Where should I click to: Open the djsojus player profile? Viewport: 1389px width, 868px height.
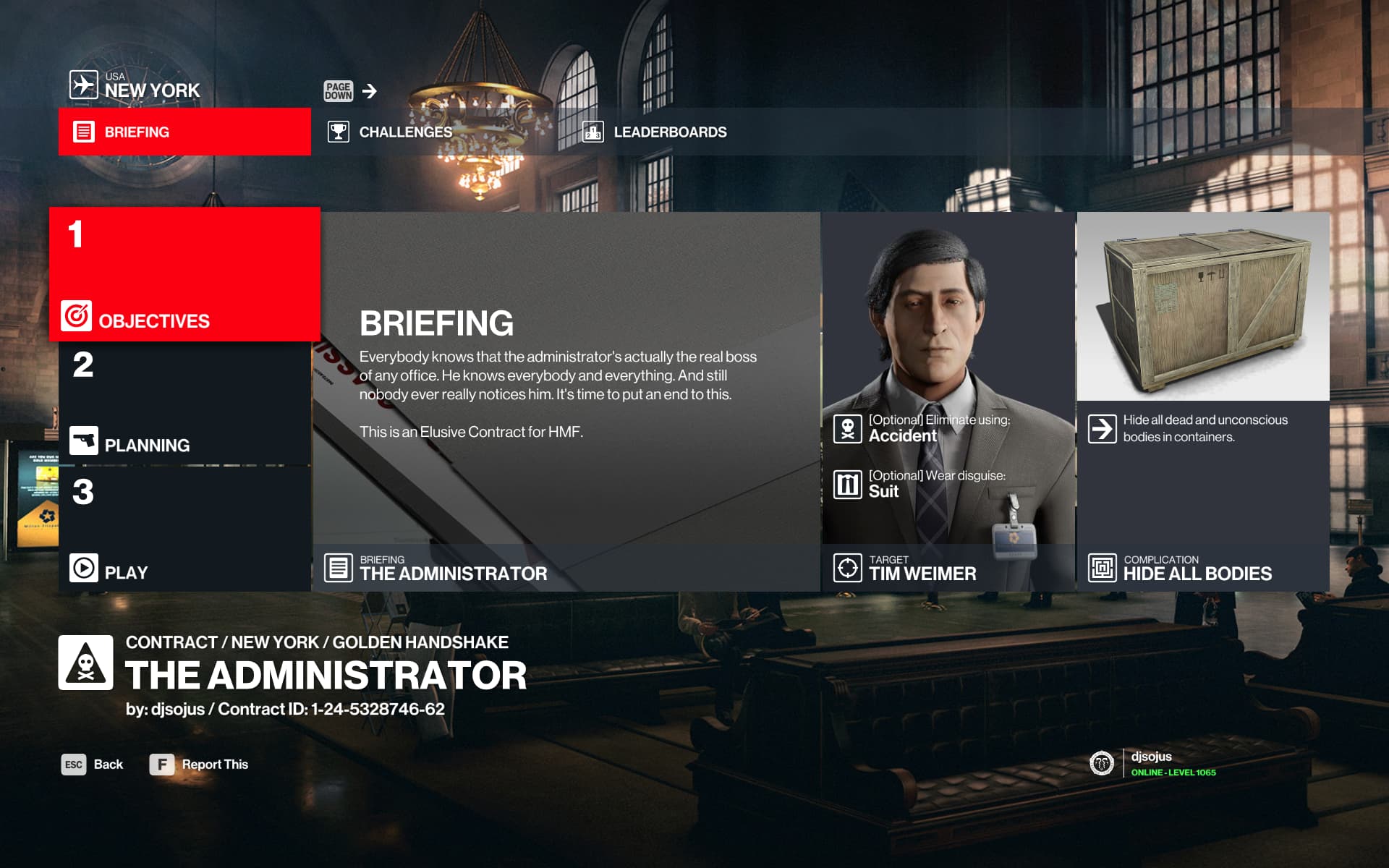tap(1153, 763)
